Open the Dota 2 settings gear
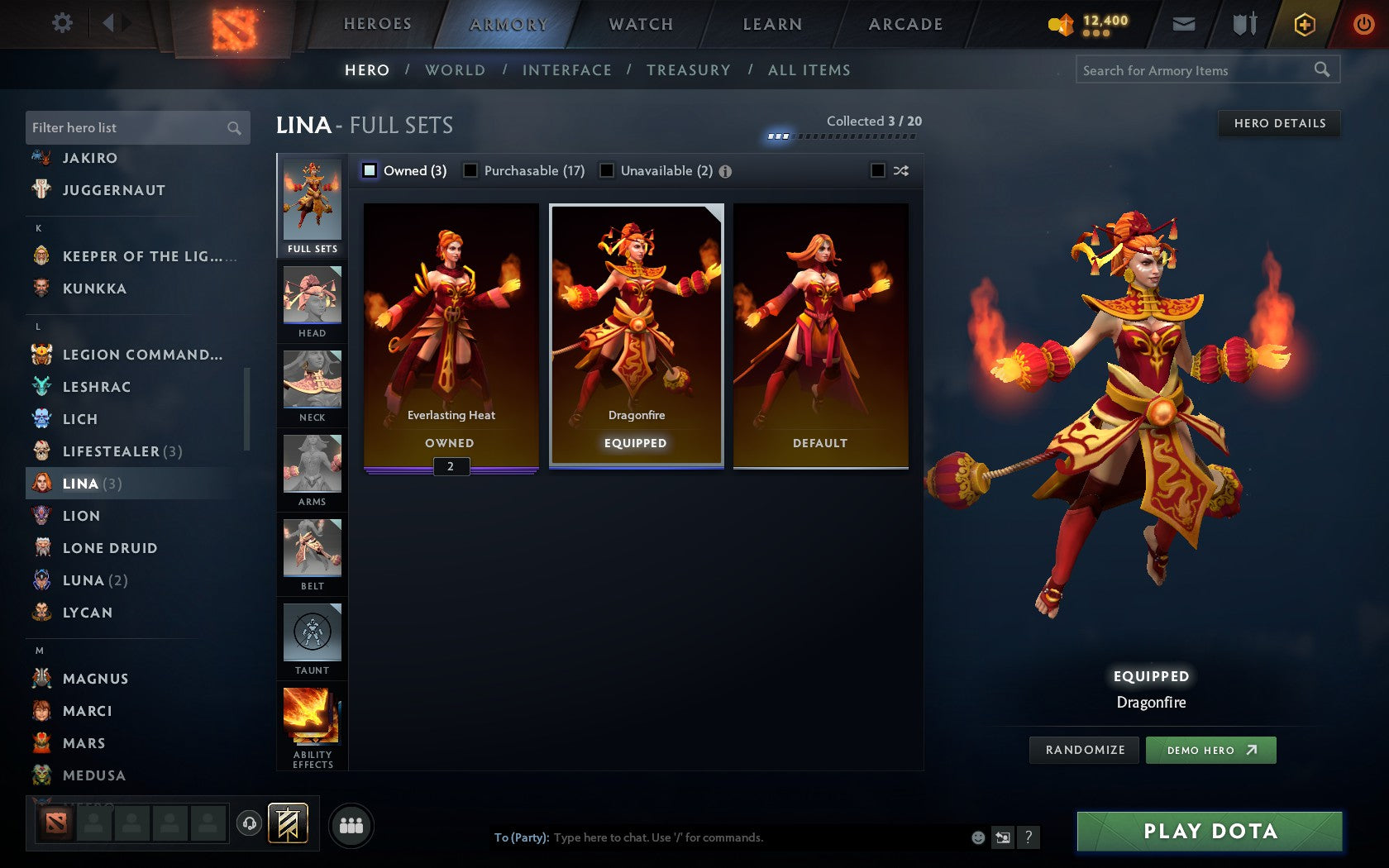 tap(61, 23)
